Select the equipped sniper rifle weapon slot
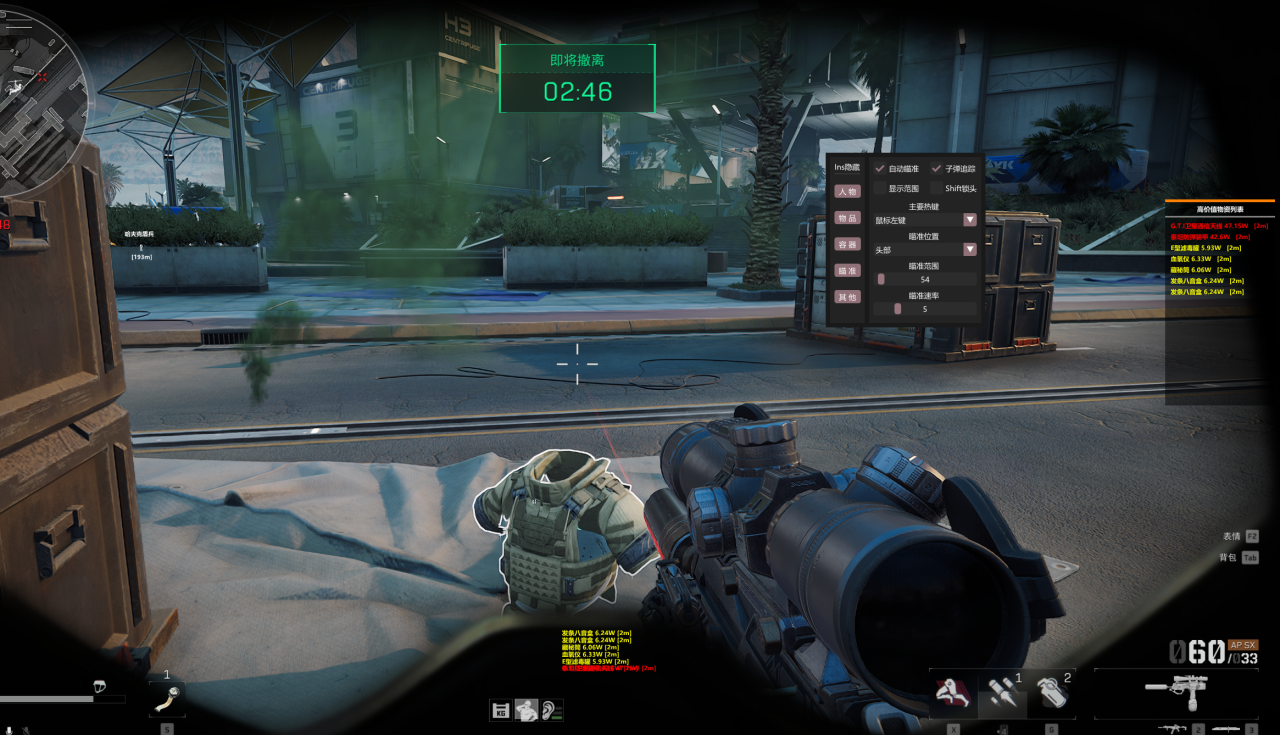The image size is (1280, 735). (1176, 692)
